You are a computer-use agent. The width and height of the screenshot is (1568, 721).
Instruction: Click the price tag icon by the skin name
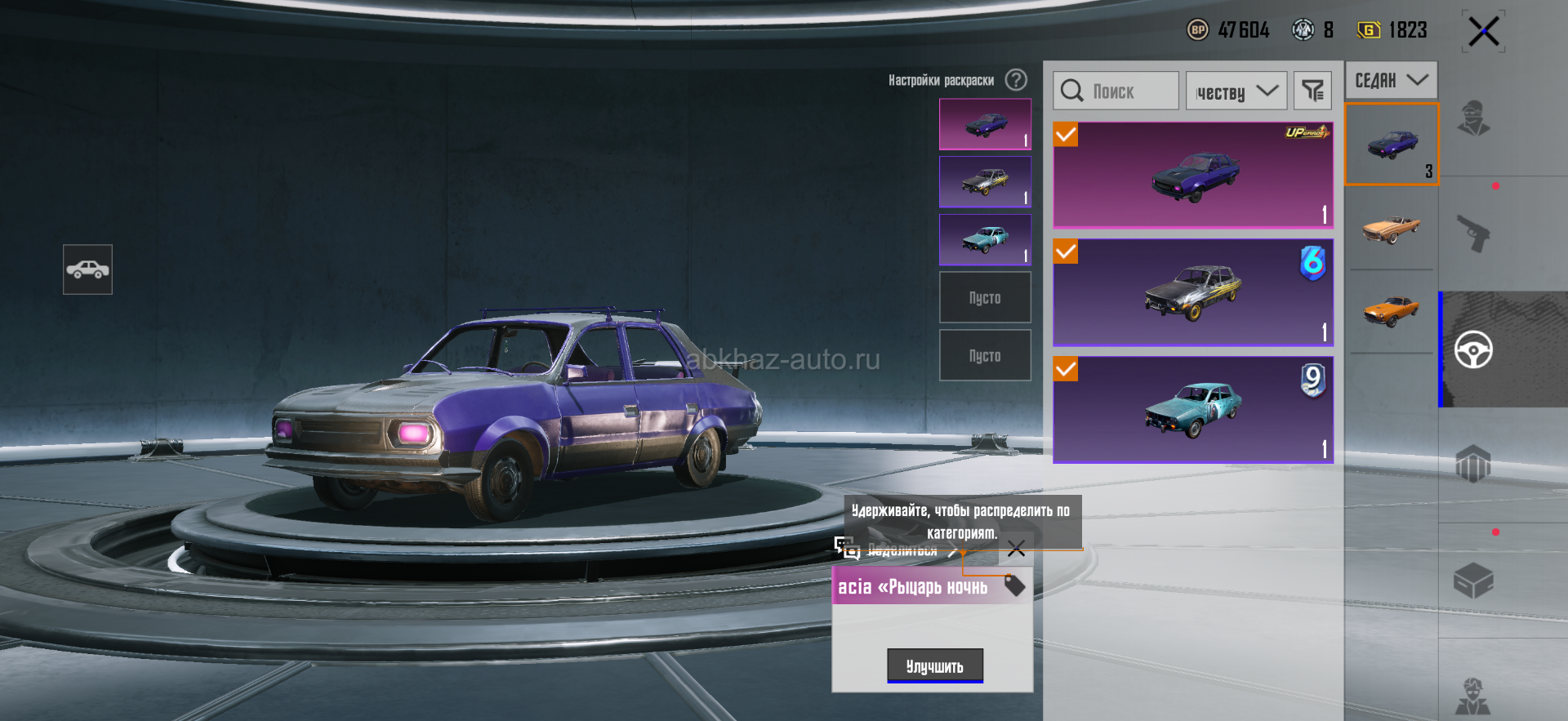1014,585
